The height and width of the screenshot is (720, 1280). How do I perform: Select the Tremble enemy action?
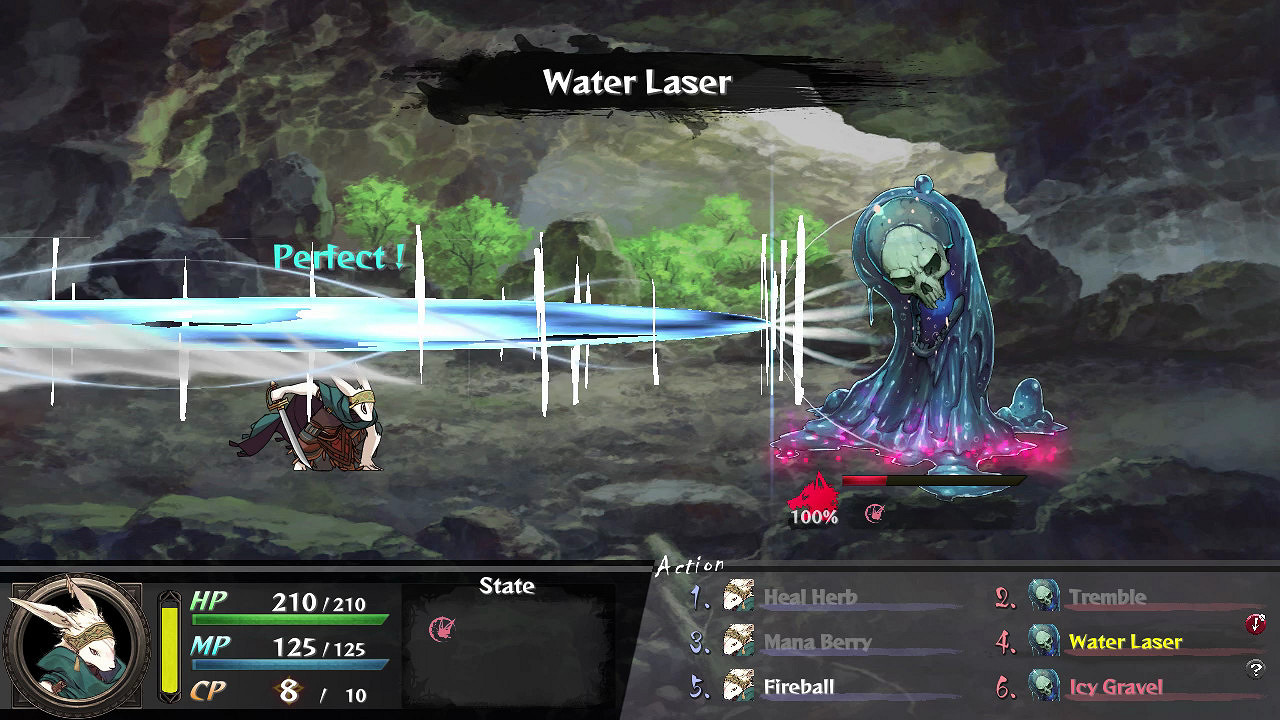[1107, 598]
